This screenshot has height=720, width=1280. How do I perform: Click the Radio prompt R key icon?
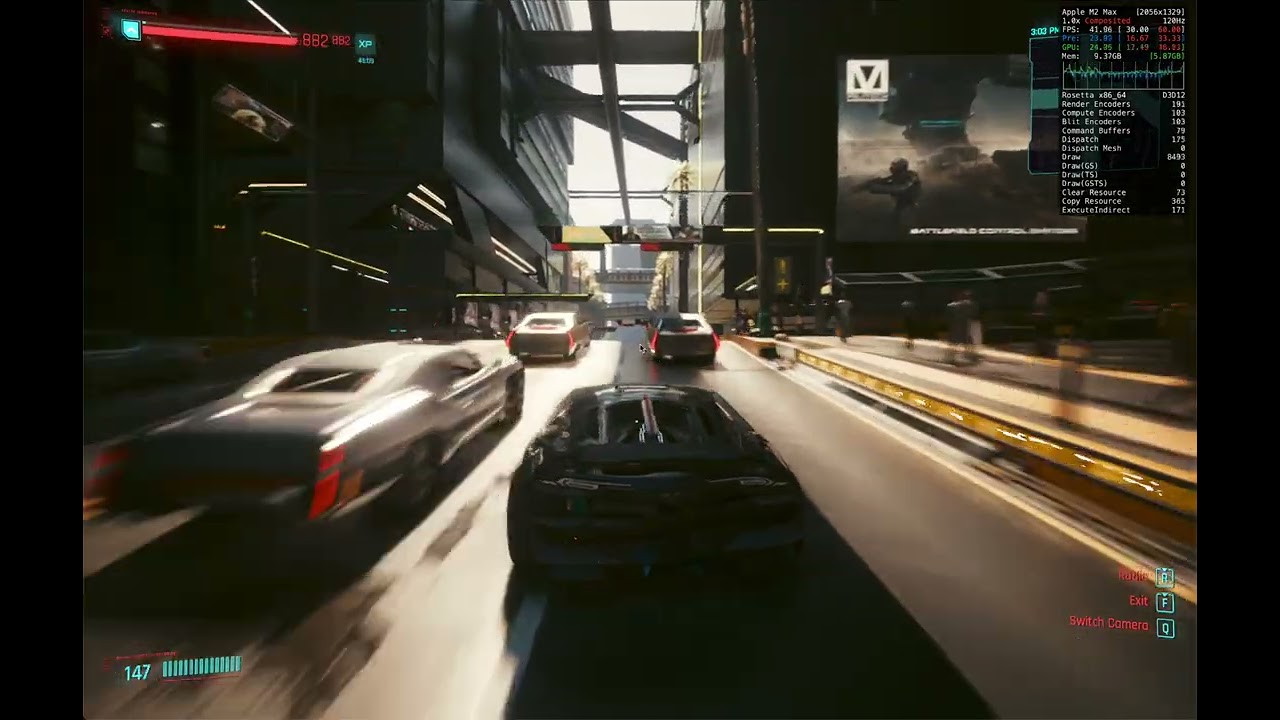coord(1163,577)
